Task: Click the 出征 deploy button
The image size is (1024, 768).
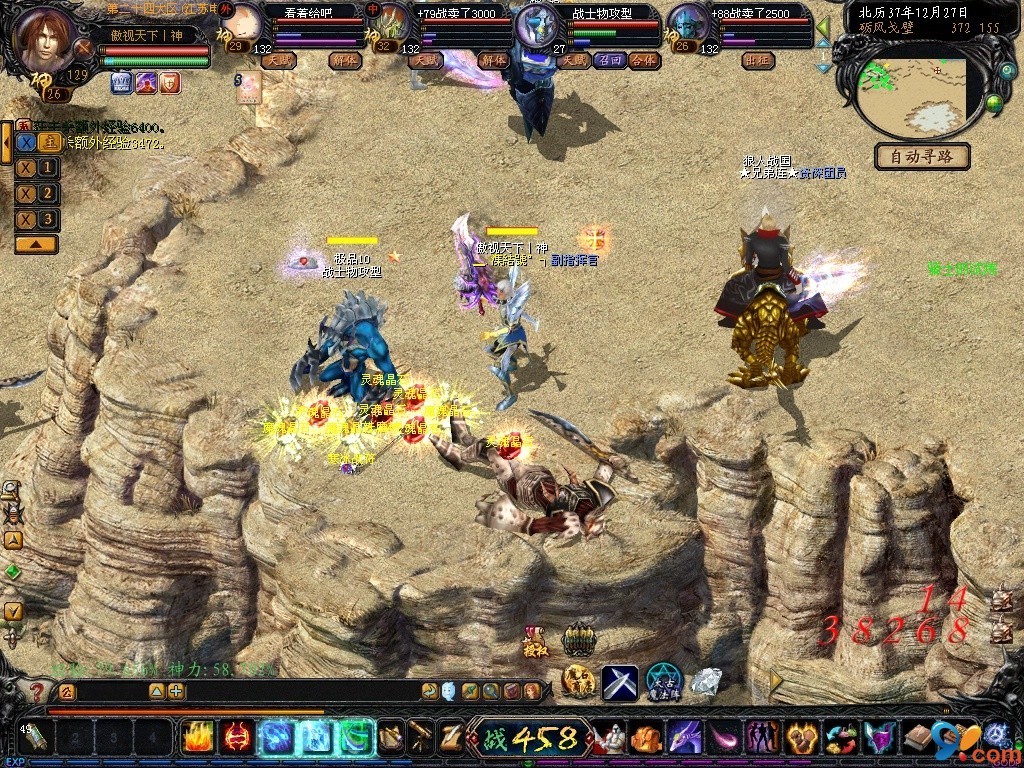Action: coord(758,60)
